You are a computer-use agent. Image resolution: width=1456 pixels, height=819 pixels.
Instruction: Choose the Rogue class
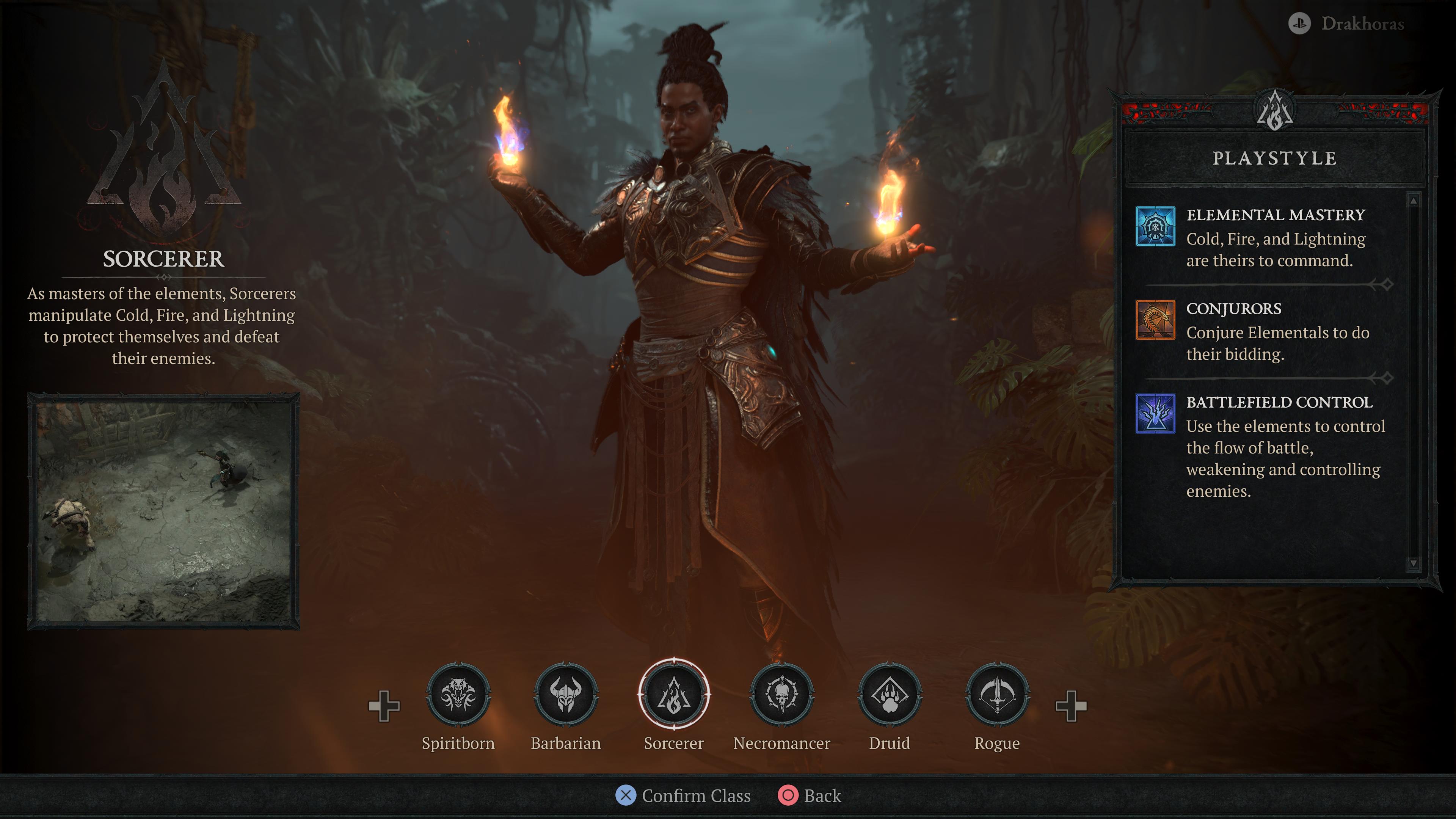click(997, 695)
